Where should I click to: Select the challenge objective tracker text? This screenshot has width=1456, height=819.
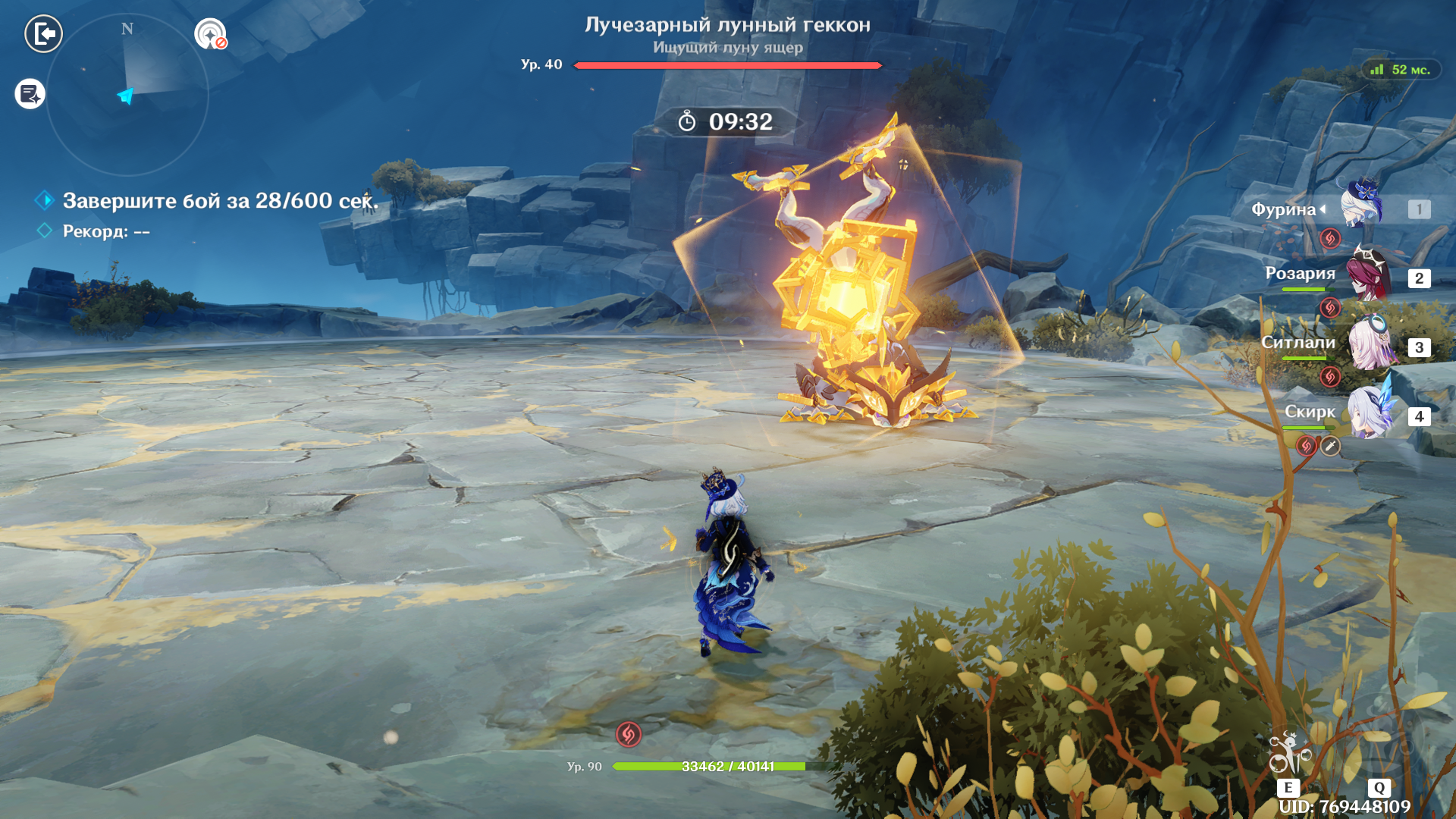220,201
